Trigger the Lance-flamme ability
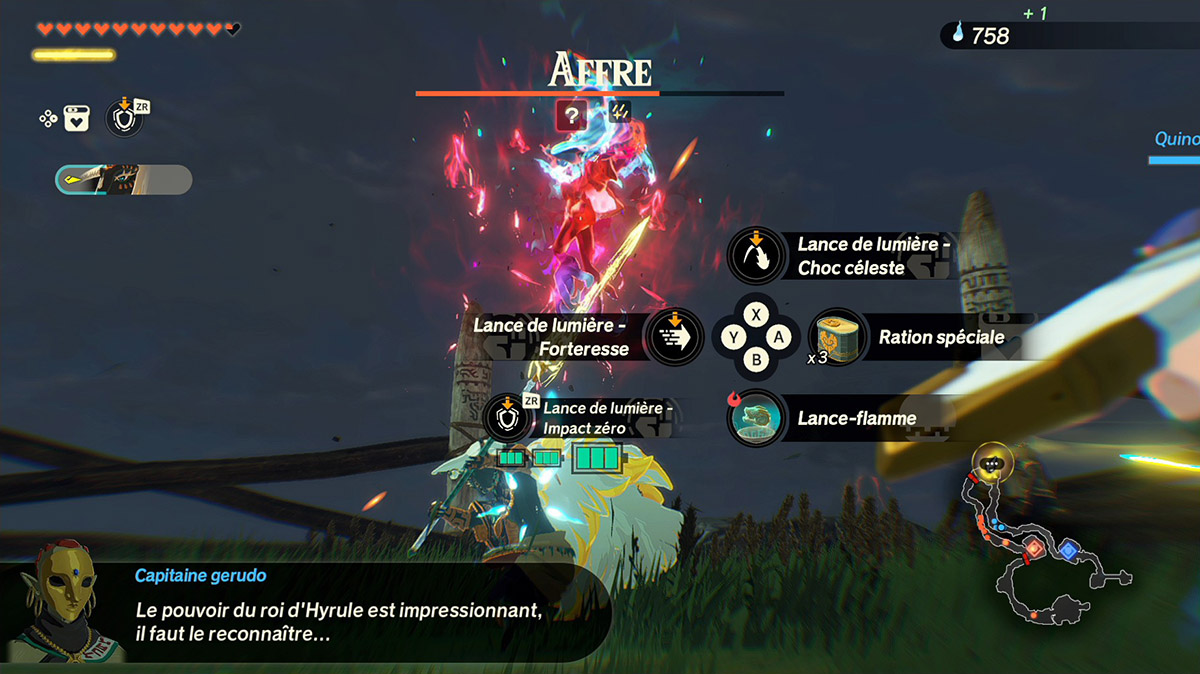The height and width of the screenshot is (674, 1200). pos(757,418)
